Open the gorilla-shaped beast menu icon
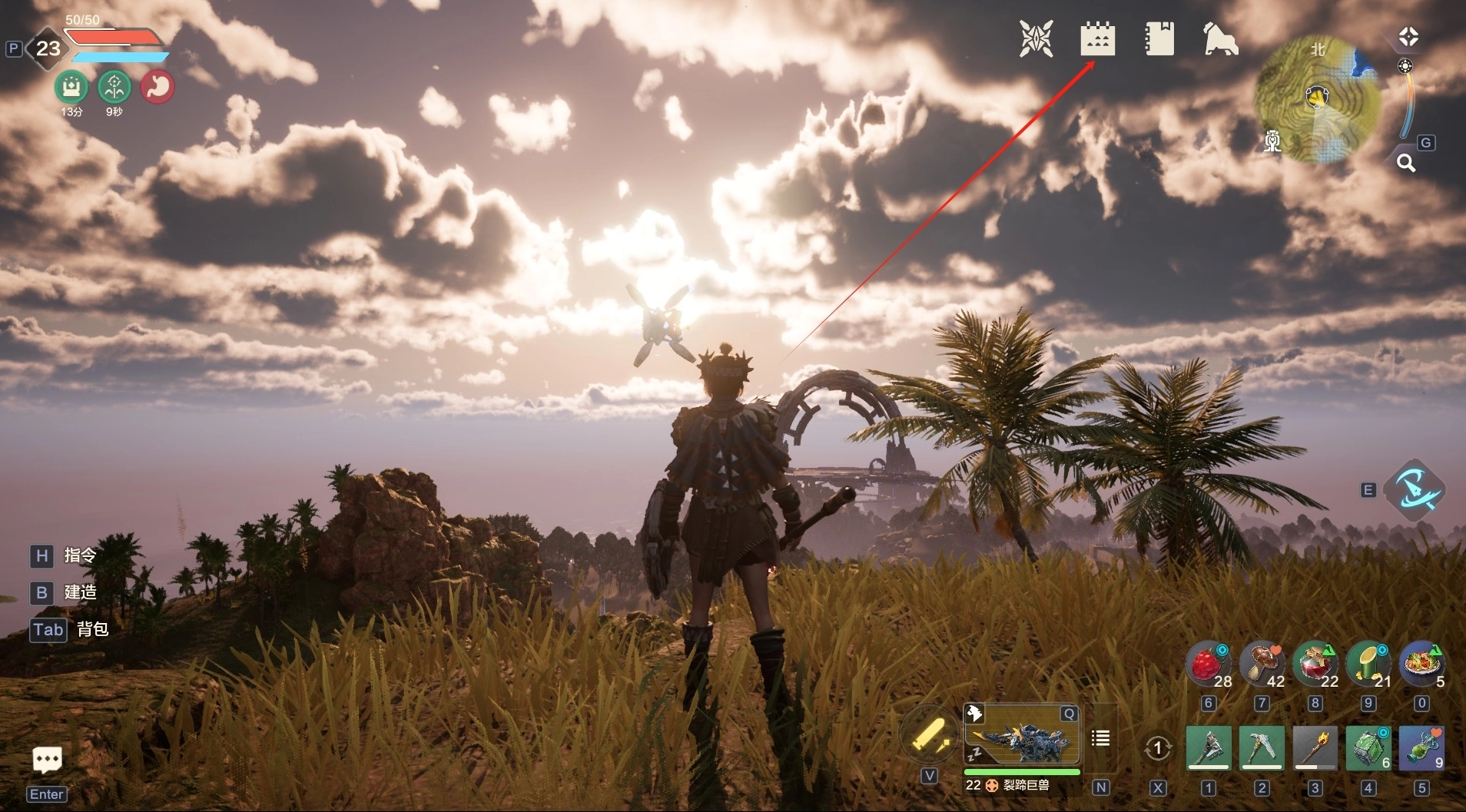1466x812 pixels. tap(1220, 38)
